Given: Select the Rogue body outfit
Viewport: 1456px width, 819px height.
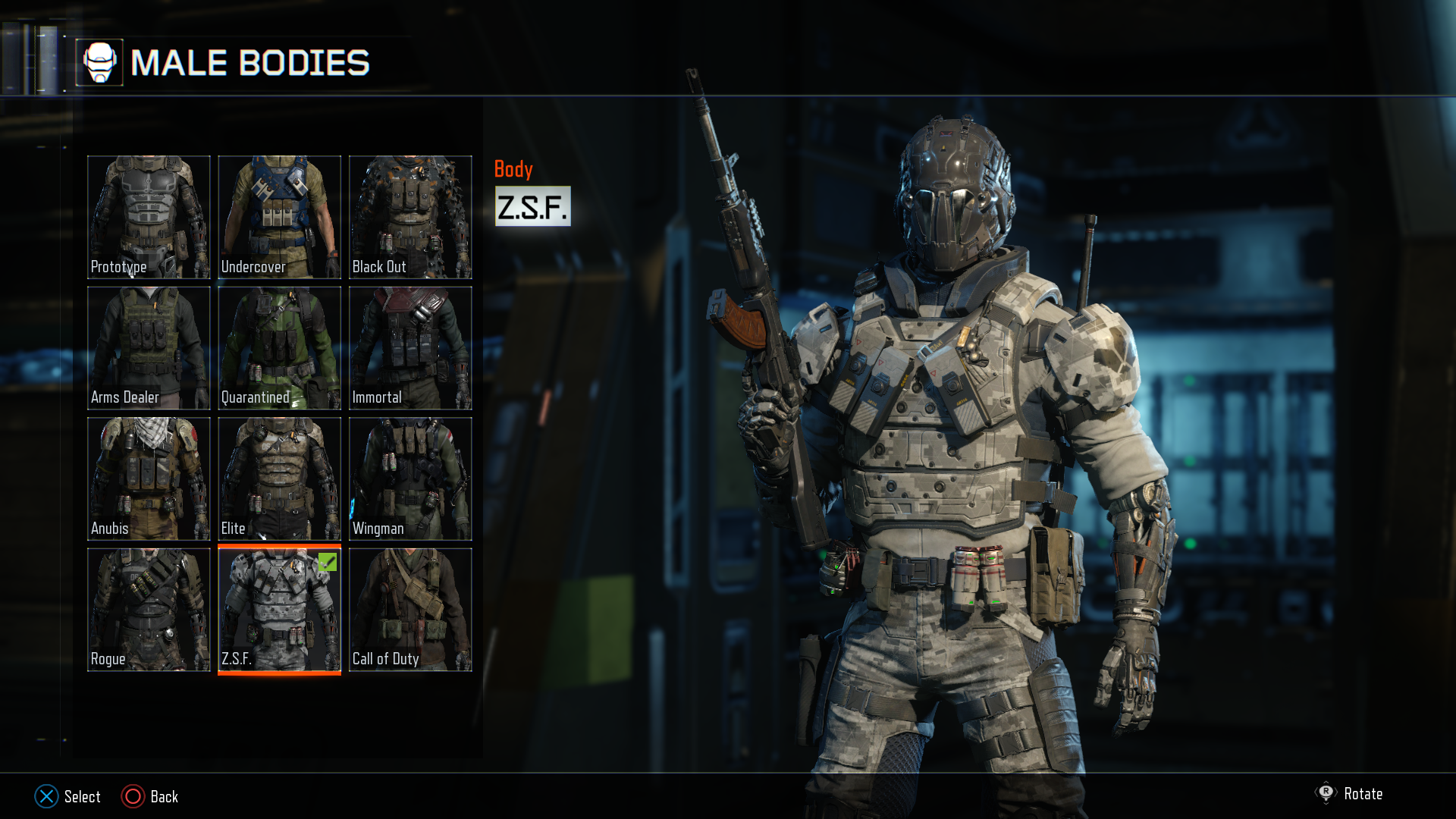Looking at the screenshot, I should [149, 610].
